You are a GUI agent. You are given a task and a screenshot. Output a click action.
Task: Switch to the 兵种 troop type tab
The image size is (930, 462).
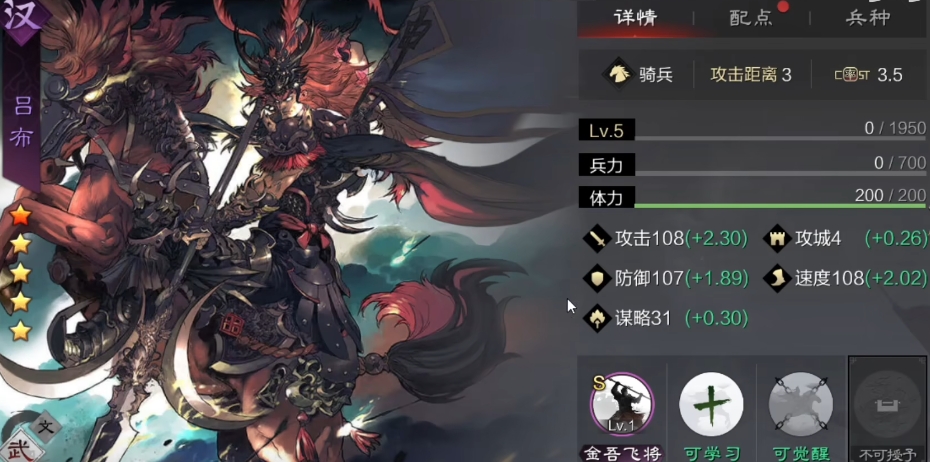tap(868, 18)
